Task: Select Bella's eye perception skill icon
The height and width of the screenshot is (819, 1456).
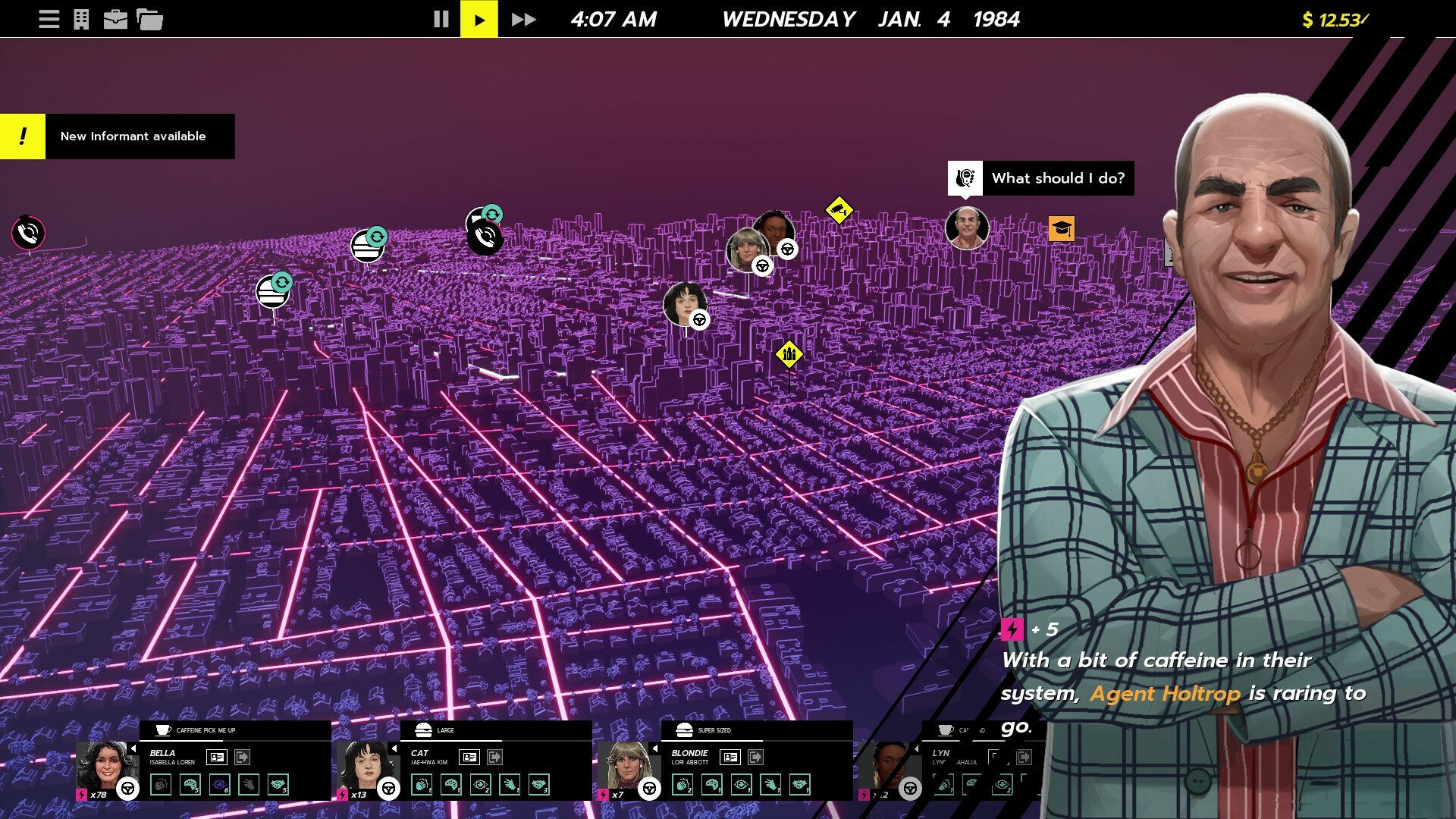Action: 221,783
